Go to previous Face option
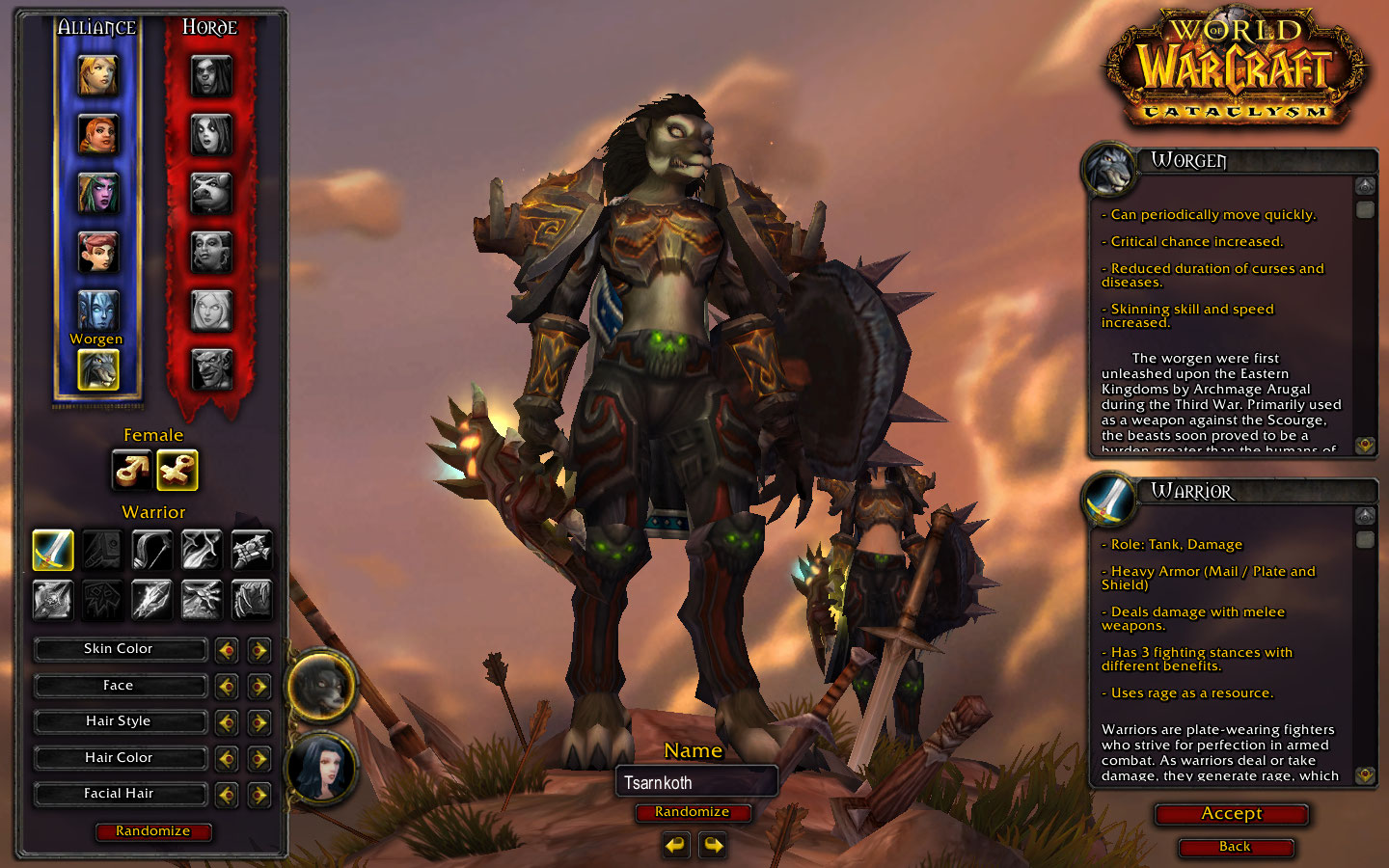This screenshot has width=1389, height=868. tap(227, 687)
